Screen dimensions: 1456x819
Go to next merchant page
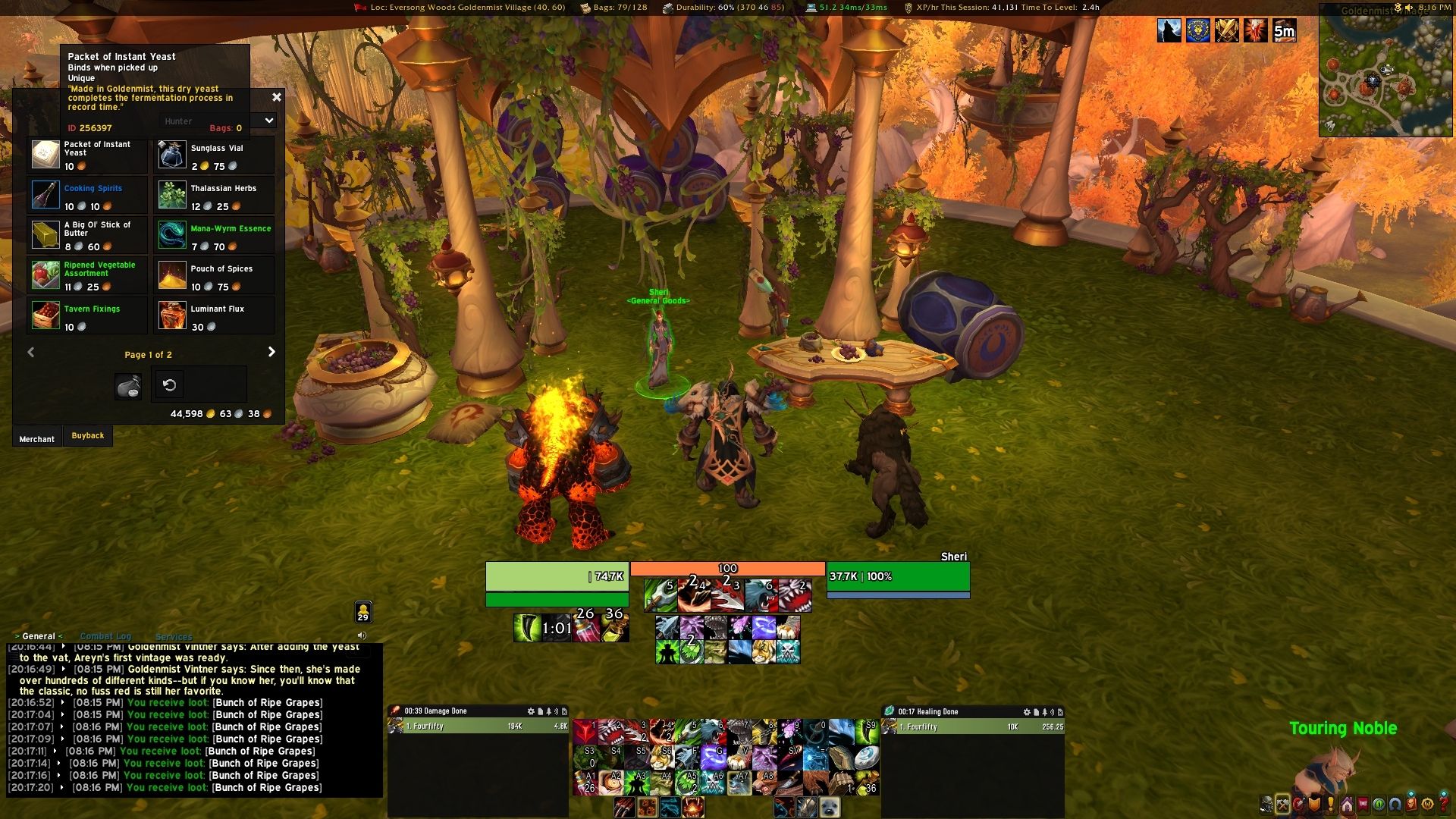(x=271, y=352)
